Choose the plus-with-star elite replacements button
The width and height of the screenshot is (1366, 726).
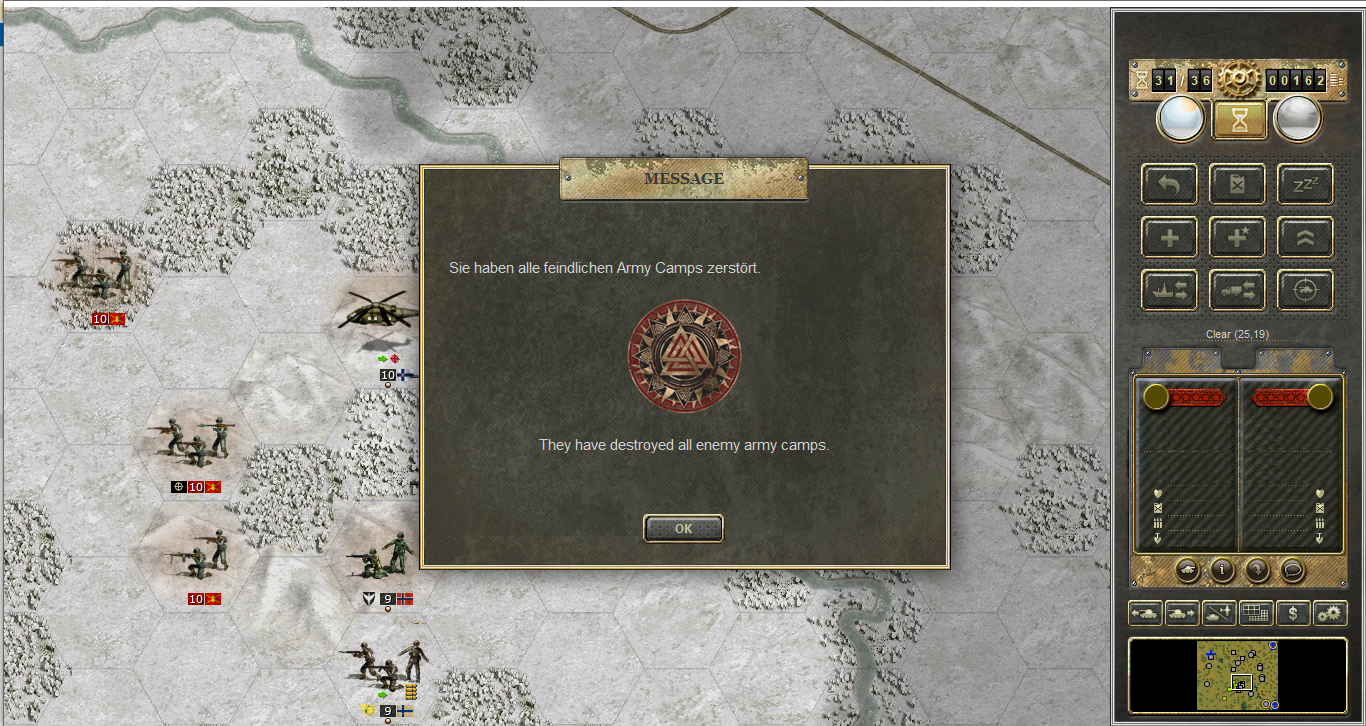tap(1237, 237)
